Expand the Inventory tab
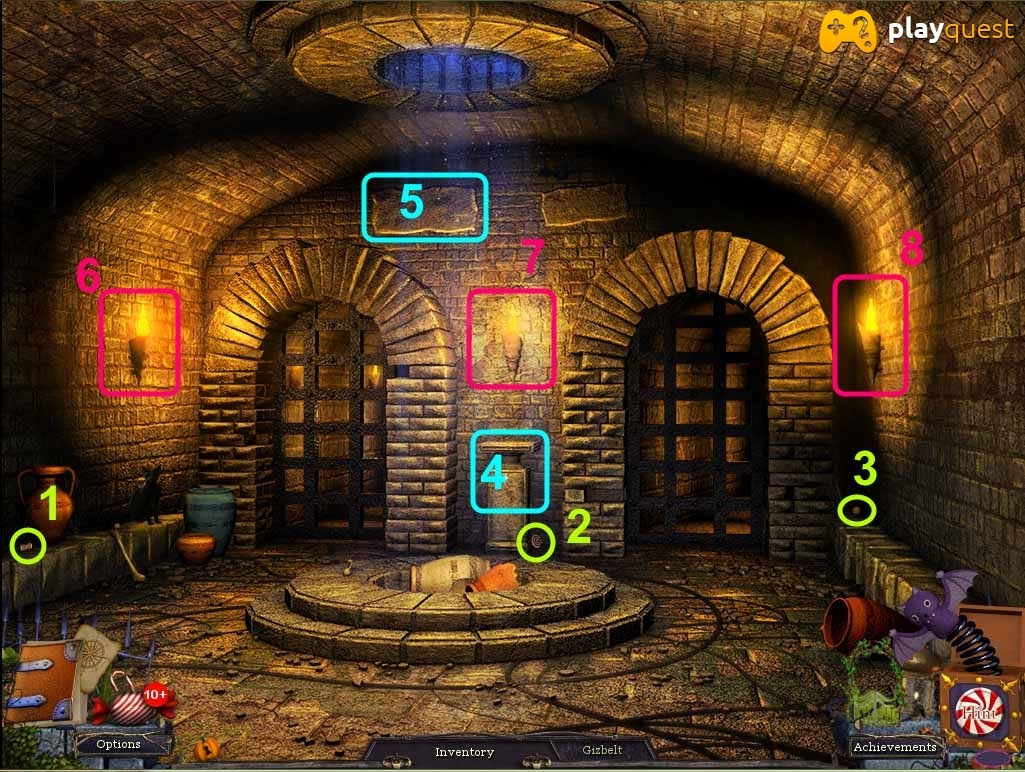Viewport: 1025px width, 772px height. pos(464,752)
